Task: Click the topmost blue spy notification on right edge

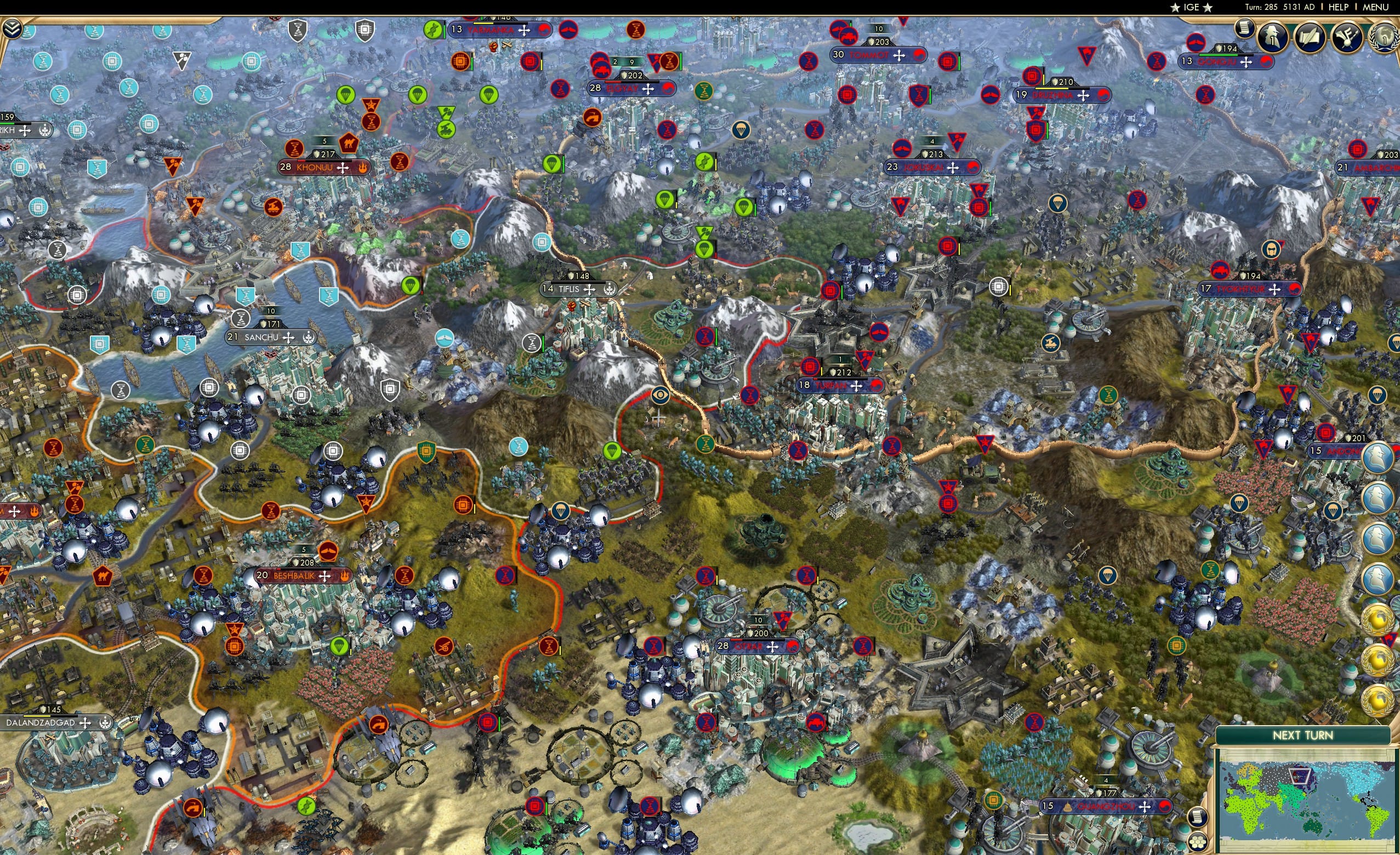Action: coord(1378,458)
